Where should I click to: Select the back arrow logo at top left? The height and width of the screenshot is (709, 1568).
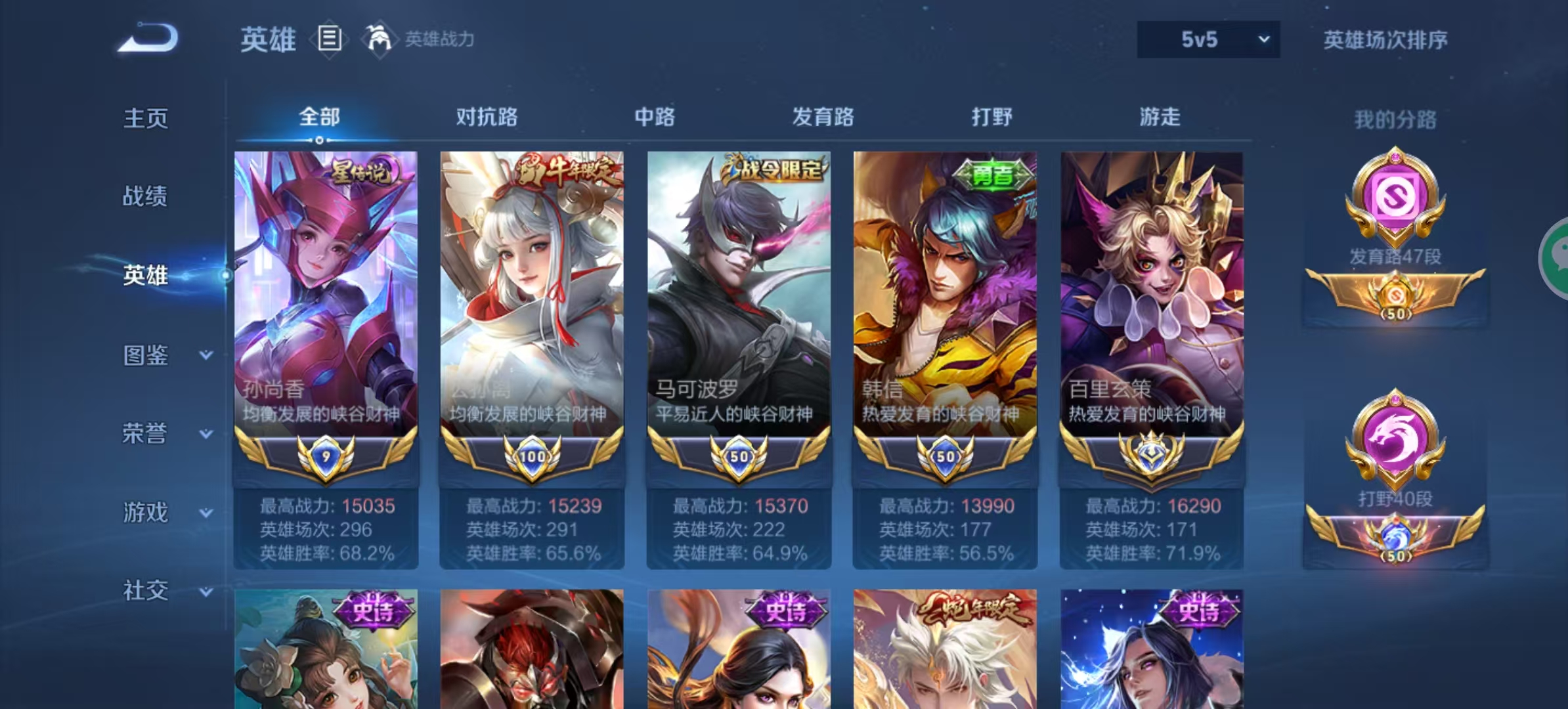147,38
